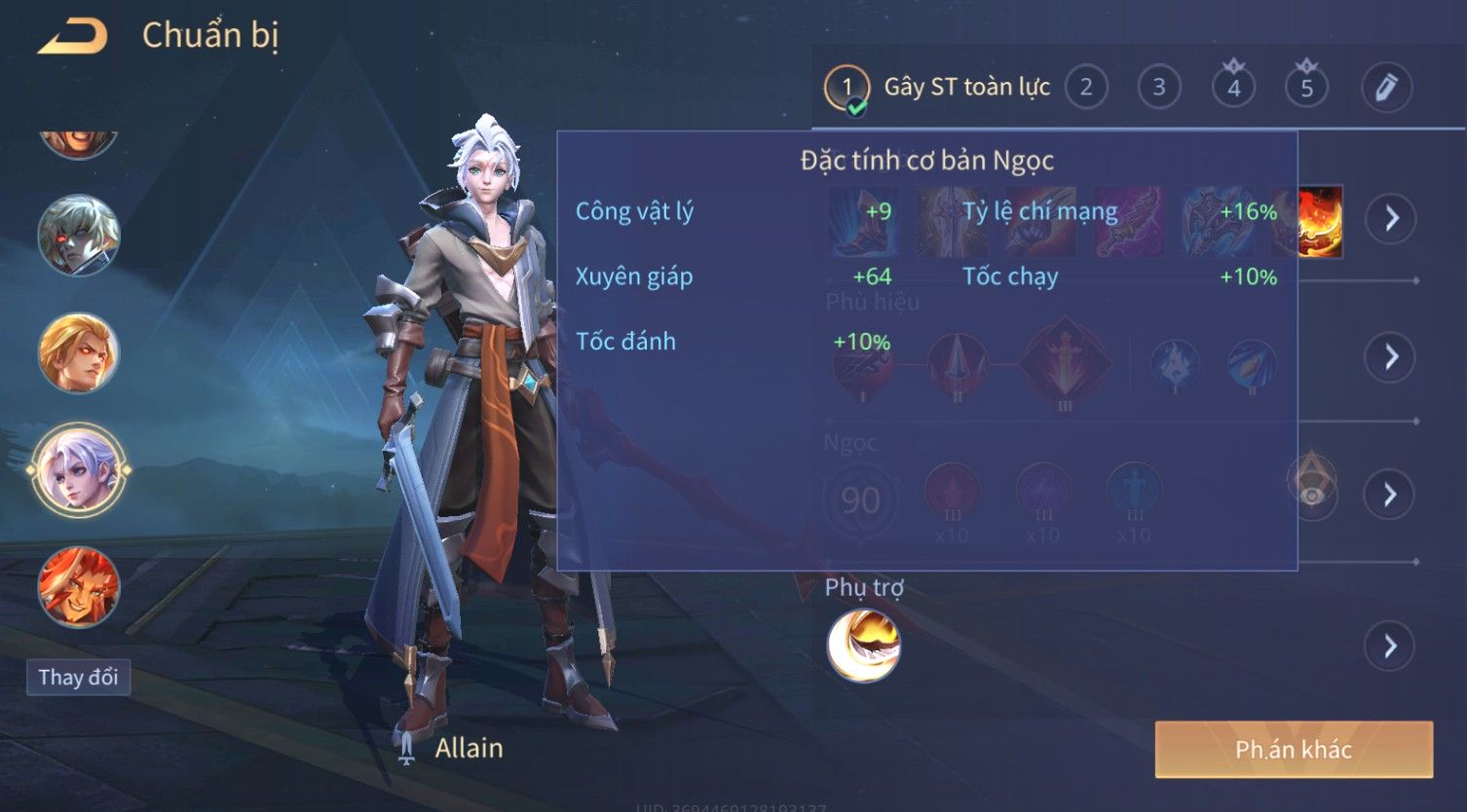This screenshot has width=1467, height=812.
Task: Open the equipment row arrow
Action: pos(1390,218)
